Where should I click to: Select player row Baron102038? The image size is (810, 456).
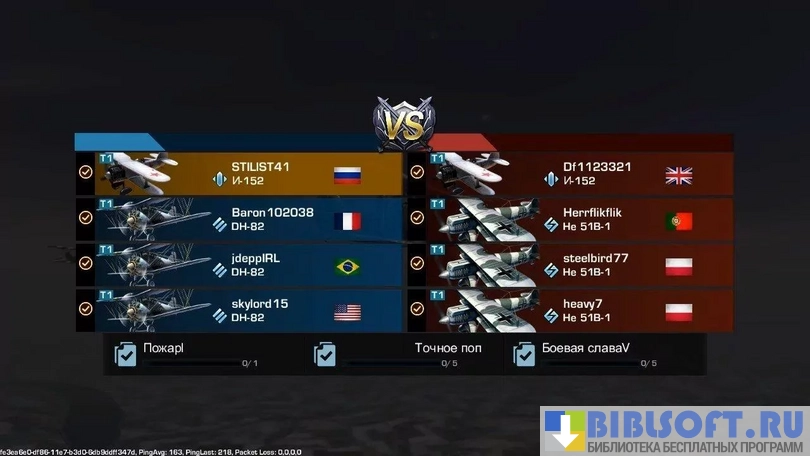coord(240,219)
